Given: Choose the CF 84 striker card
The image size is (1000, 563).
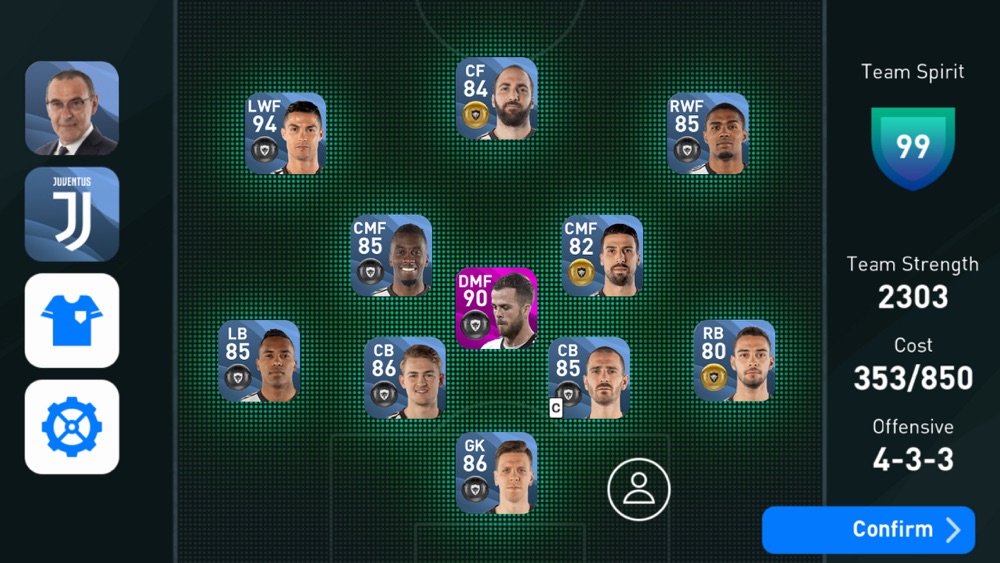Looking at the screenshot, I should [x=497, y=98].
